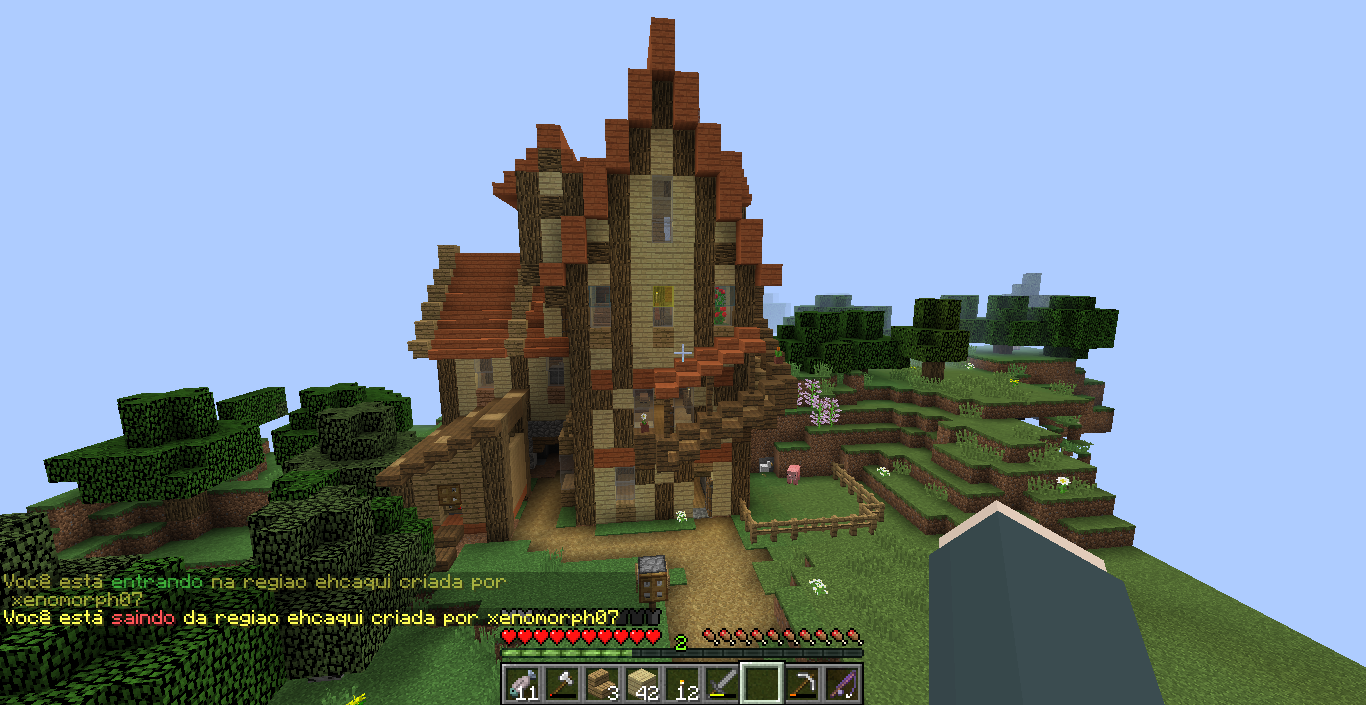Choose the pickaxe hotbar slot
The height and width of the screenshot is (705, 1366).
[x=801, y=683]
